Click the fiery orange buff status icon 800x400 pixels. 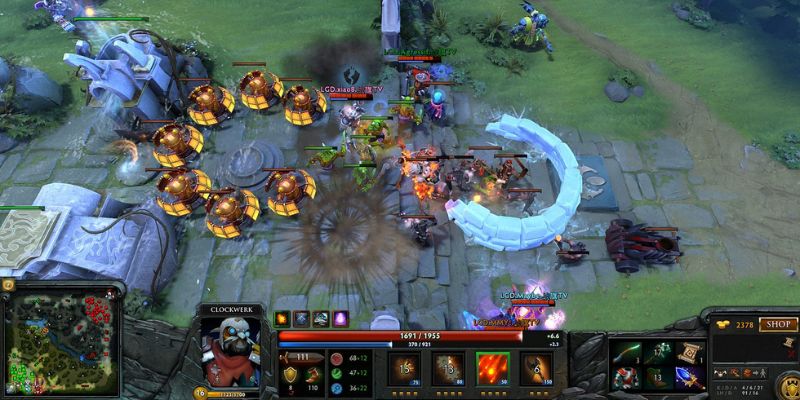pos(282,319)
